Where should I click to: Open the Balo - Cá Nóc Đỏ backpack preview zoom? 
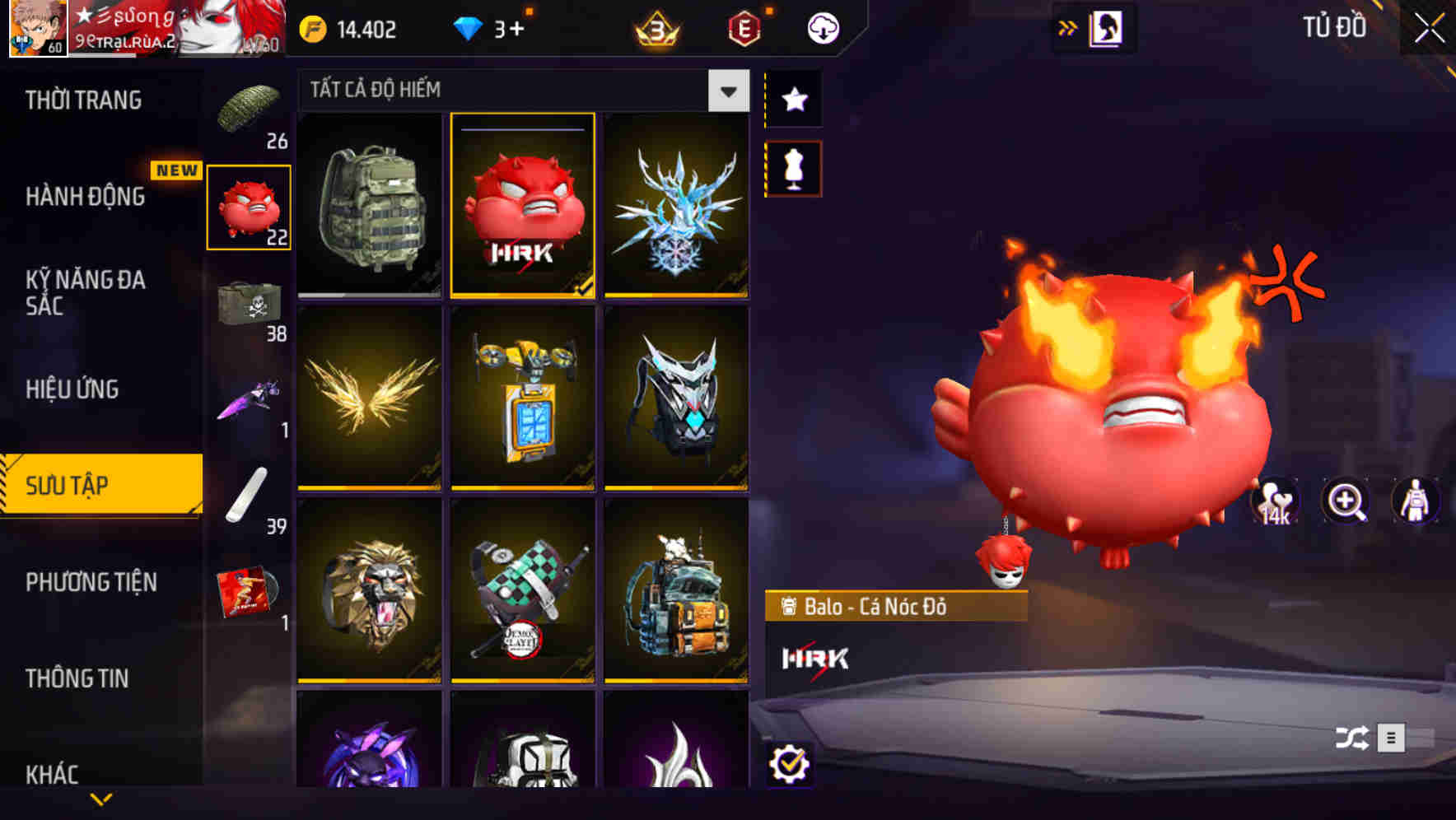1347,501
